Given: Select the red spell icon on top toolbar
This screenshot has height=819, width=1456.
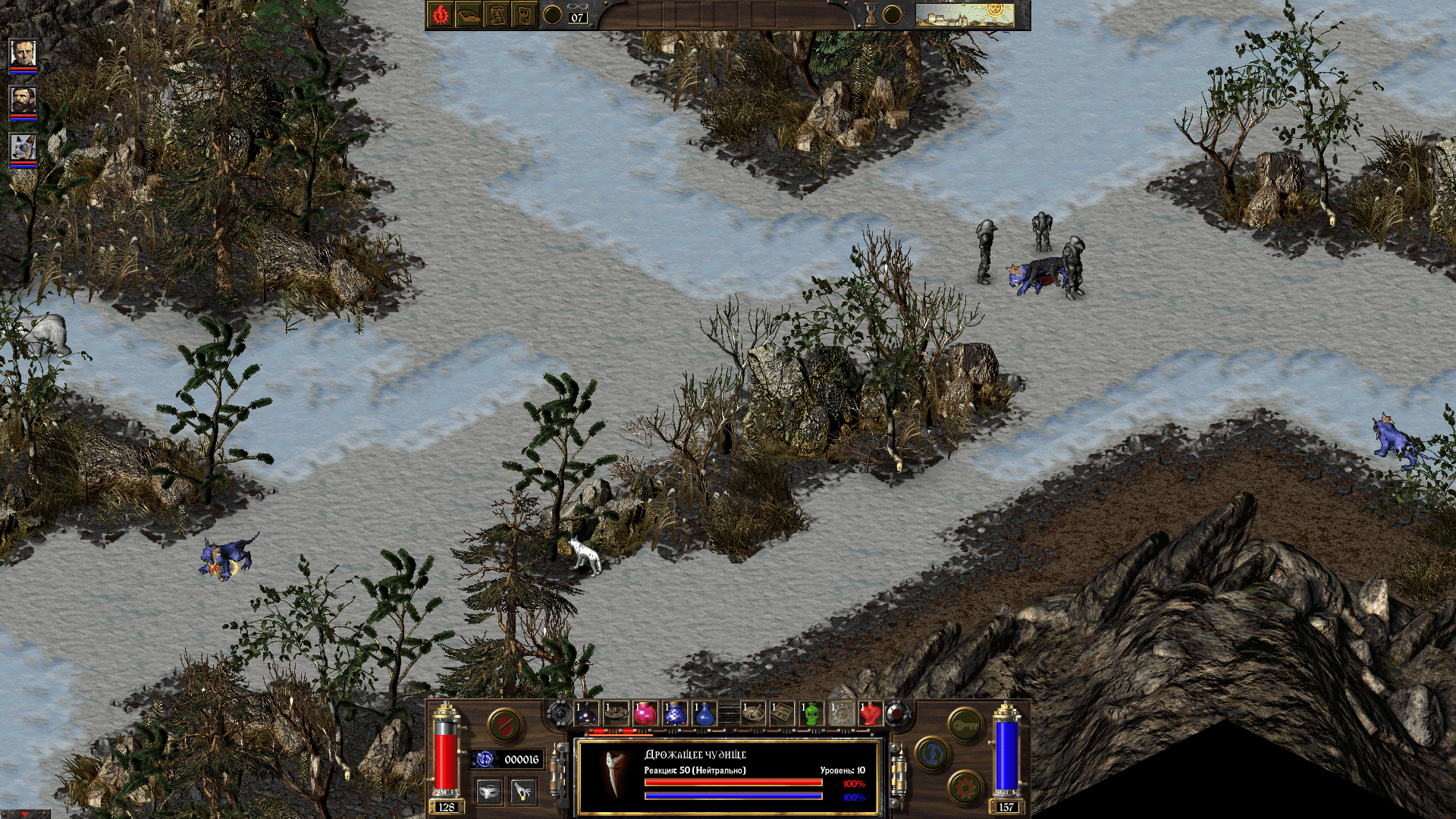Looking at the screenshot, I should (x=441, y=14).
